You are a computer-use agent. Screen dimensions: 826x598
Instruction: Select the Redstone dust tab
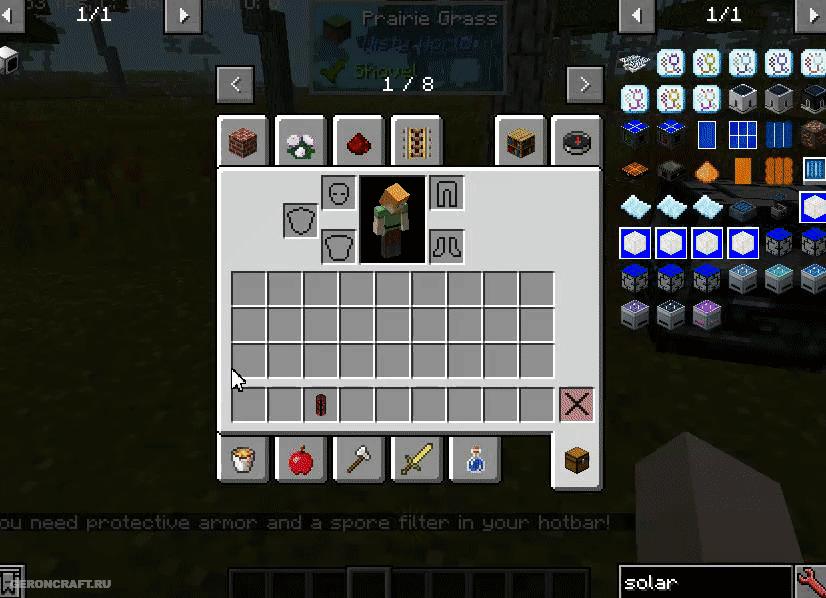click(x=359, y=144)
